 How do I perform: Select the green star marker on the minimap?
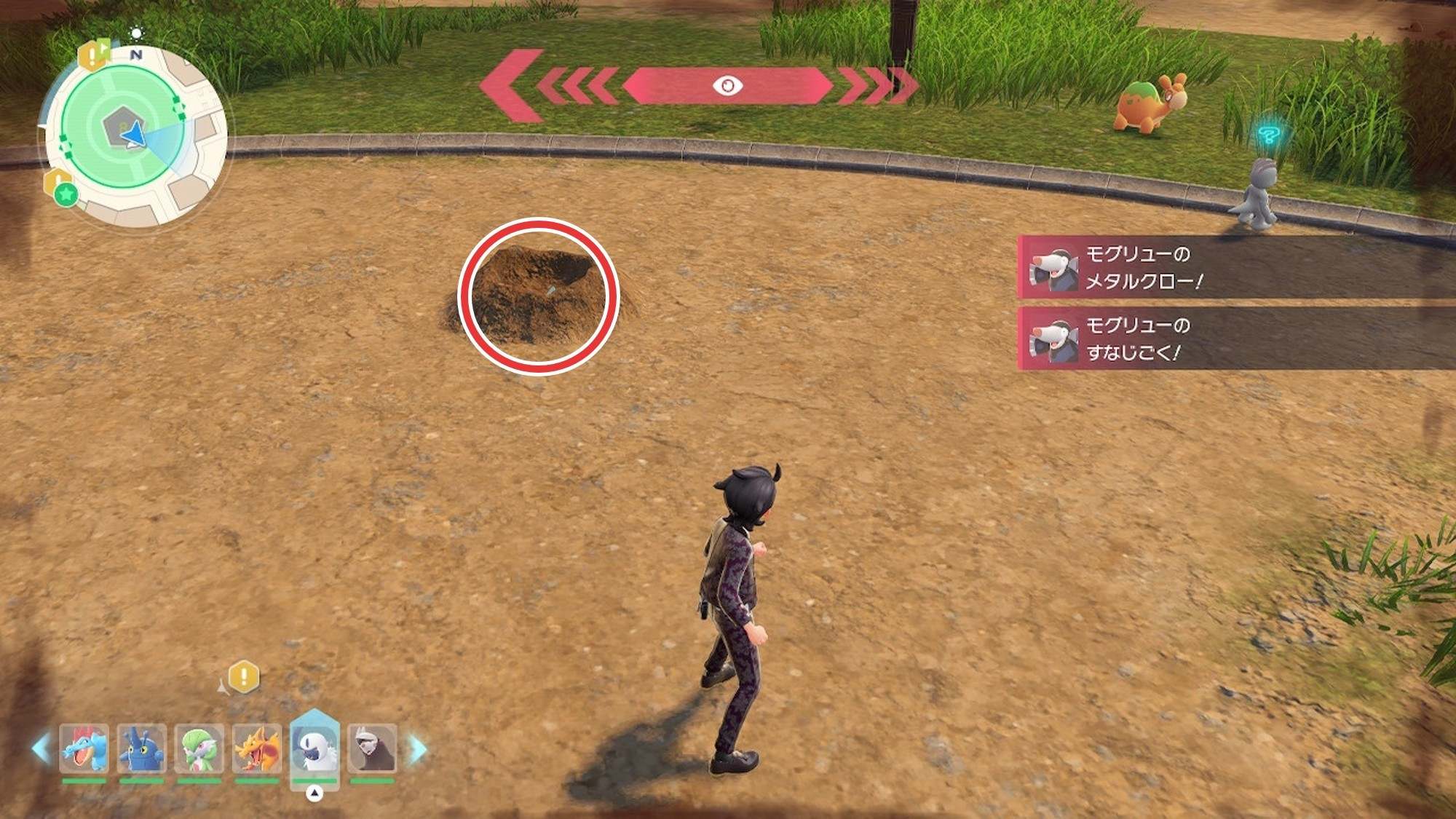[x=66, y=194]
